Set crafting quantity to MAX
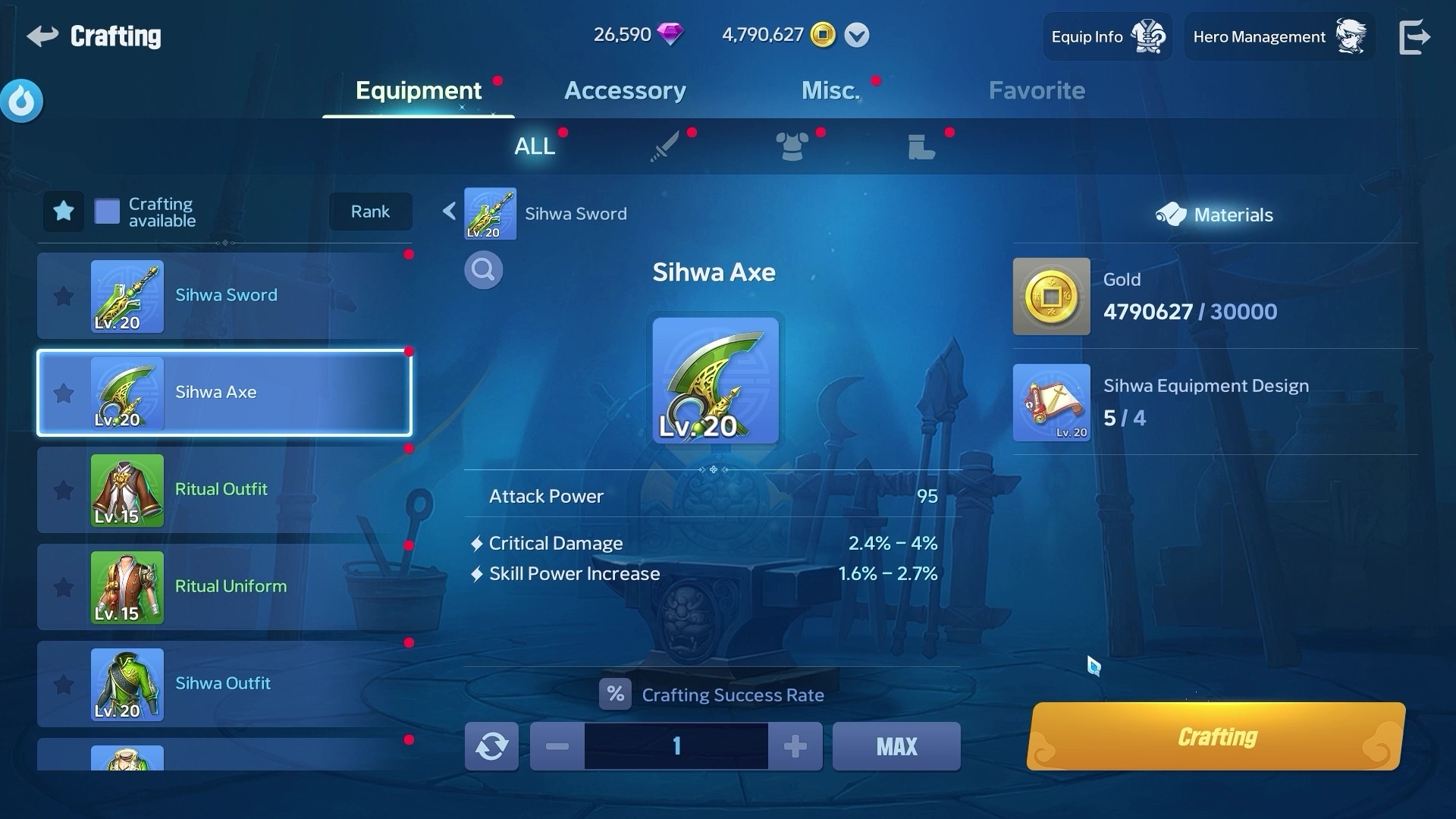The width and height of the screenshot is (1456, 819). coord(896,746)
